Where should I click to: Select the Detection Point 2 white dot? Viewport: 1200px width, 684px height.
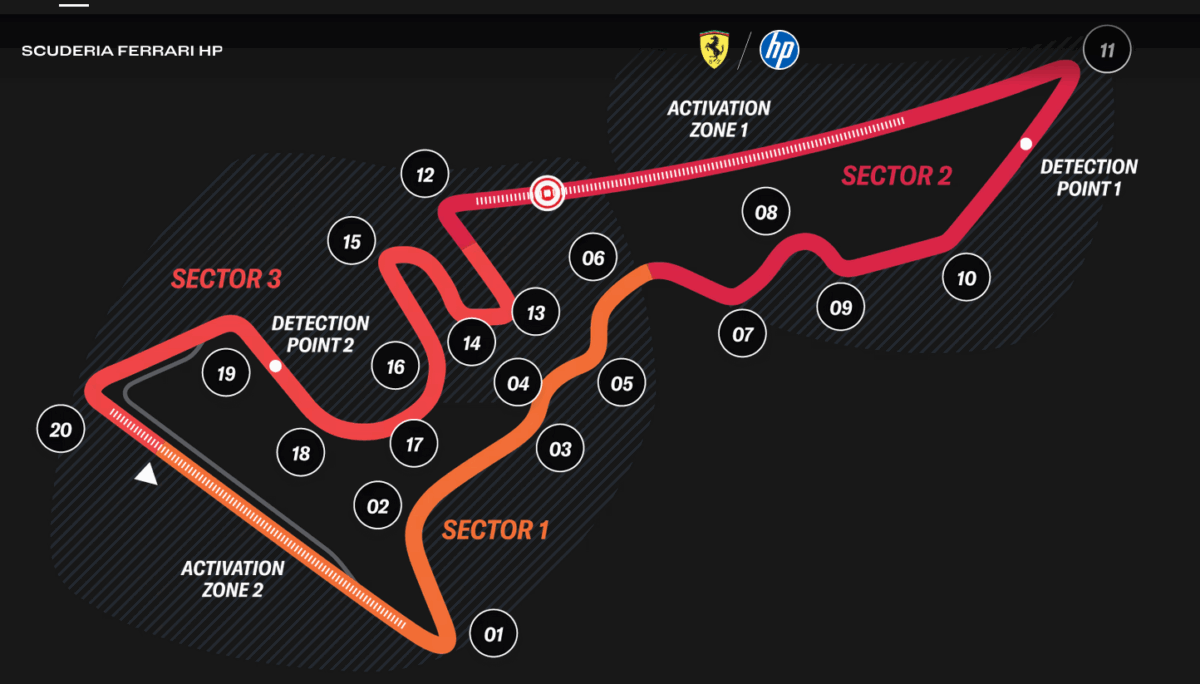click(275, 366)
